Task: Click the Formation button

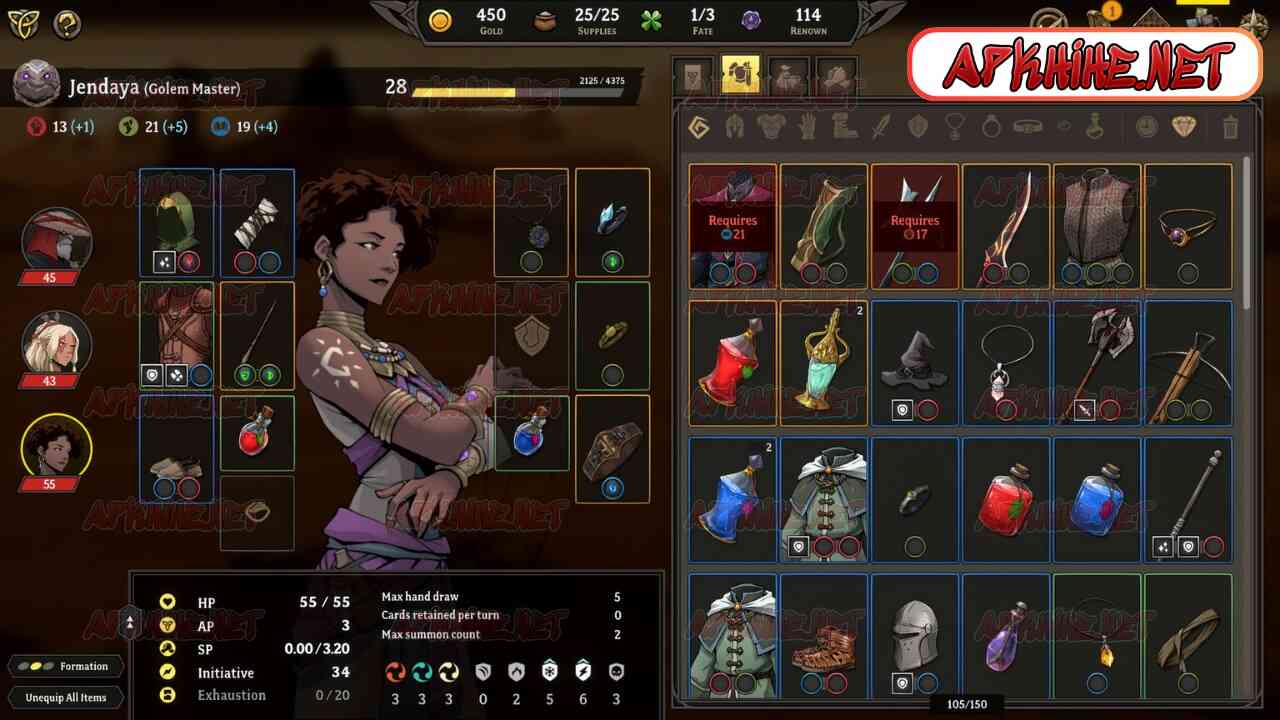Action: click(x=67, y=666)
